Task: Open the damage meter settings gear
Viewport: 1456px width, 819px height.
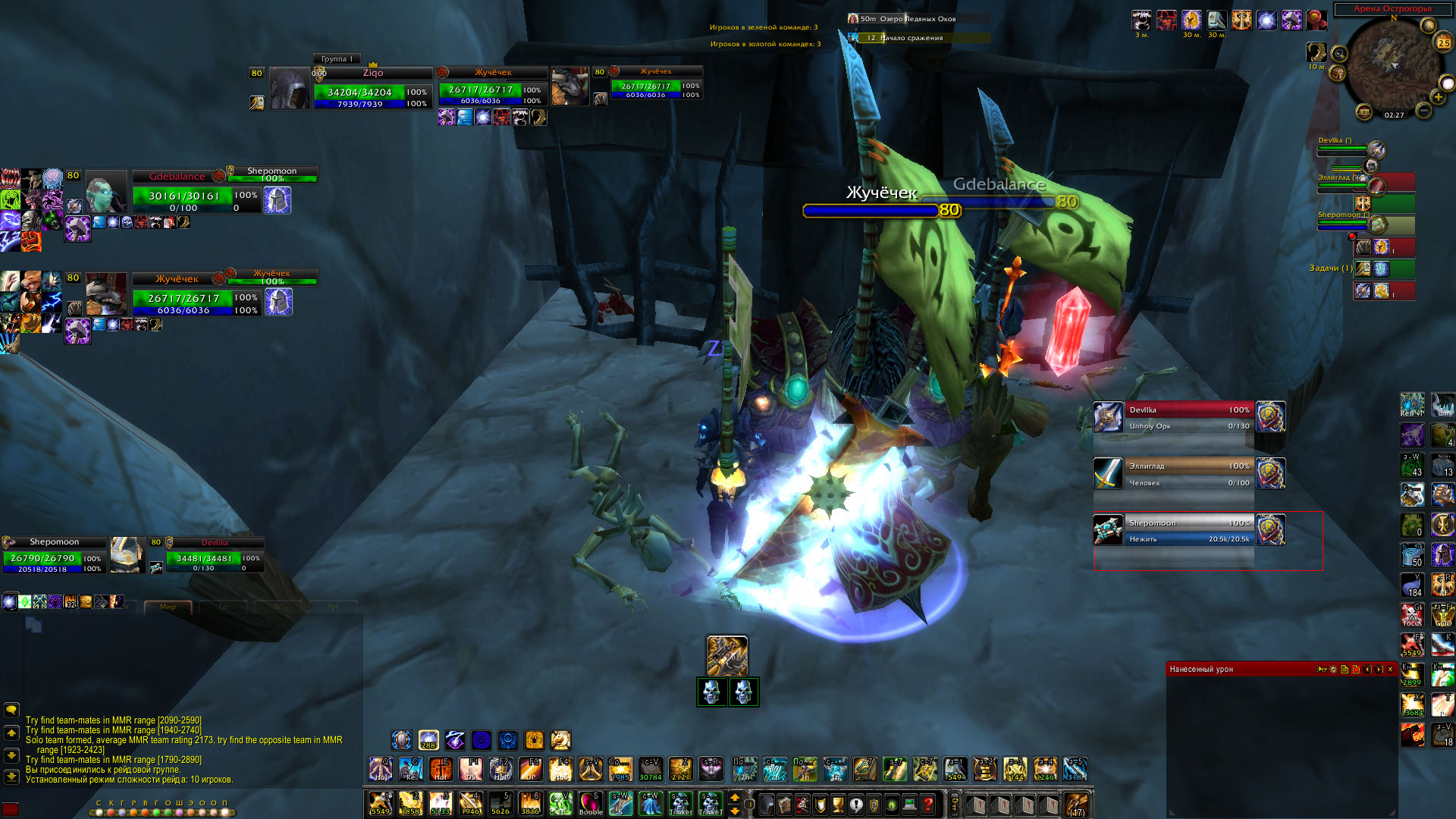Action: (1333, 670)
